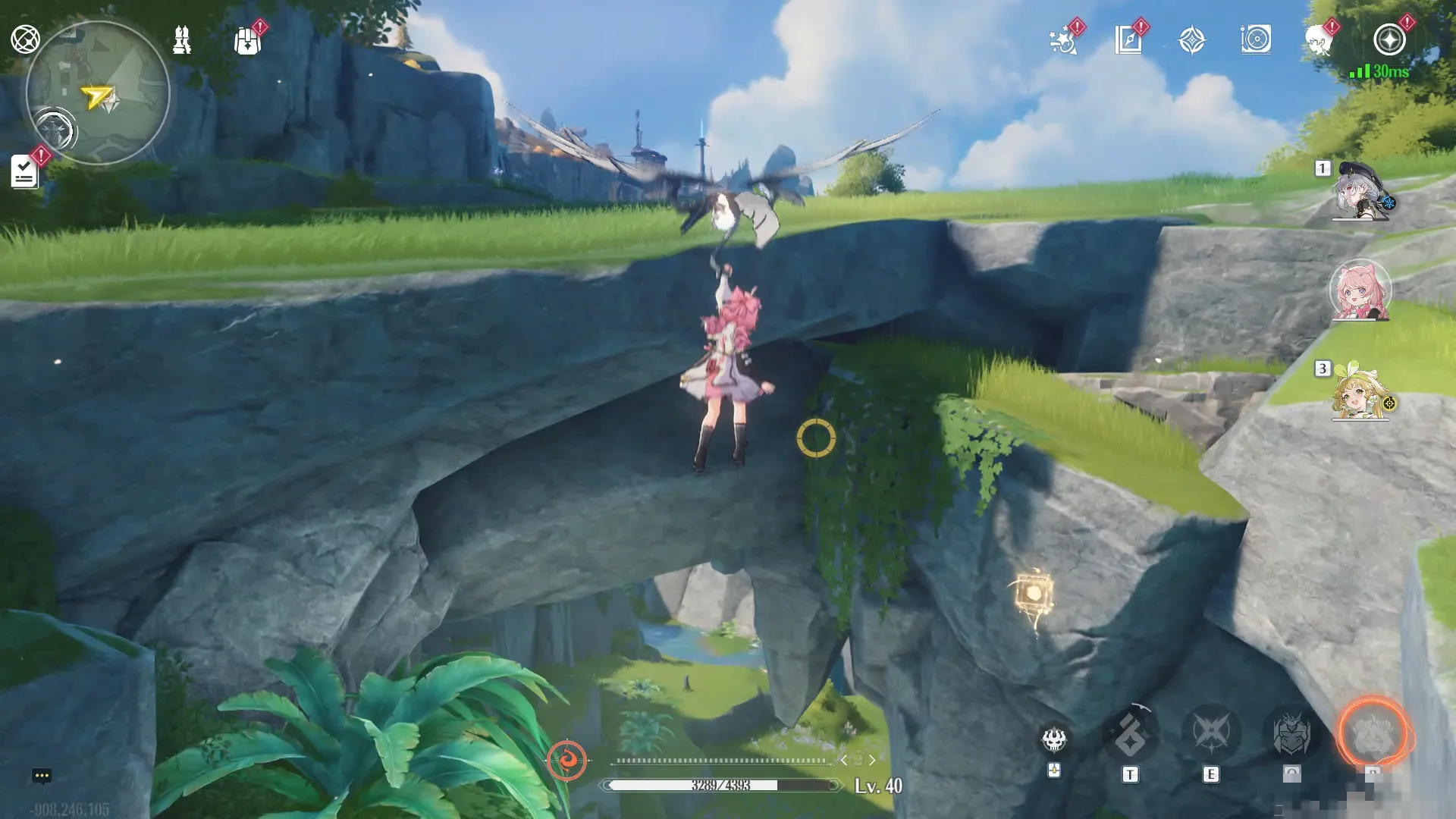Viewport: 1456px width, 819px height.
Task: Trigger the armored beast echo skill
Action: (1291, 733)
